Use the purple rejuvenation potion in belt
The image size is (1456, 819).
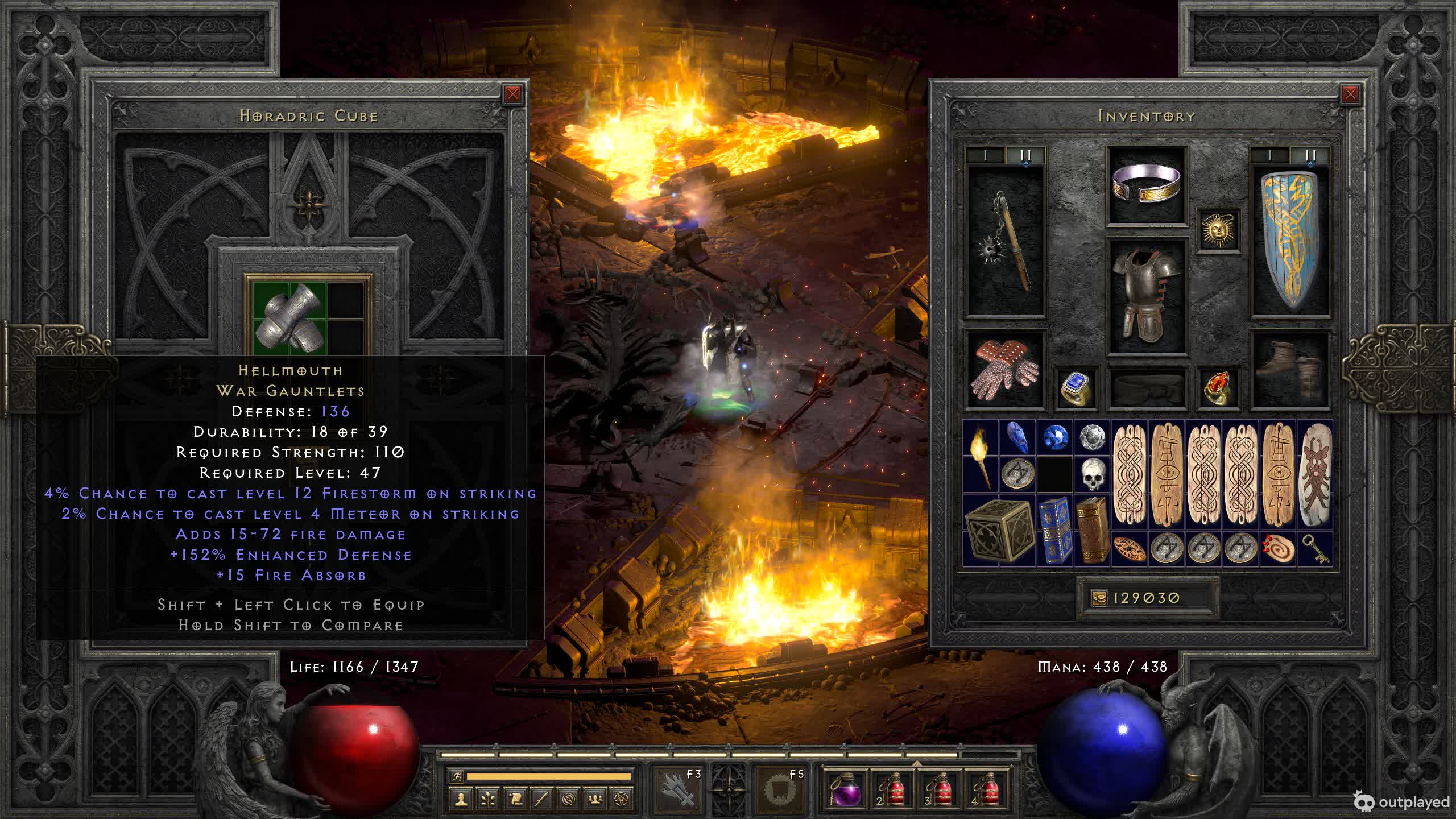click(843, 789)
